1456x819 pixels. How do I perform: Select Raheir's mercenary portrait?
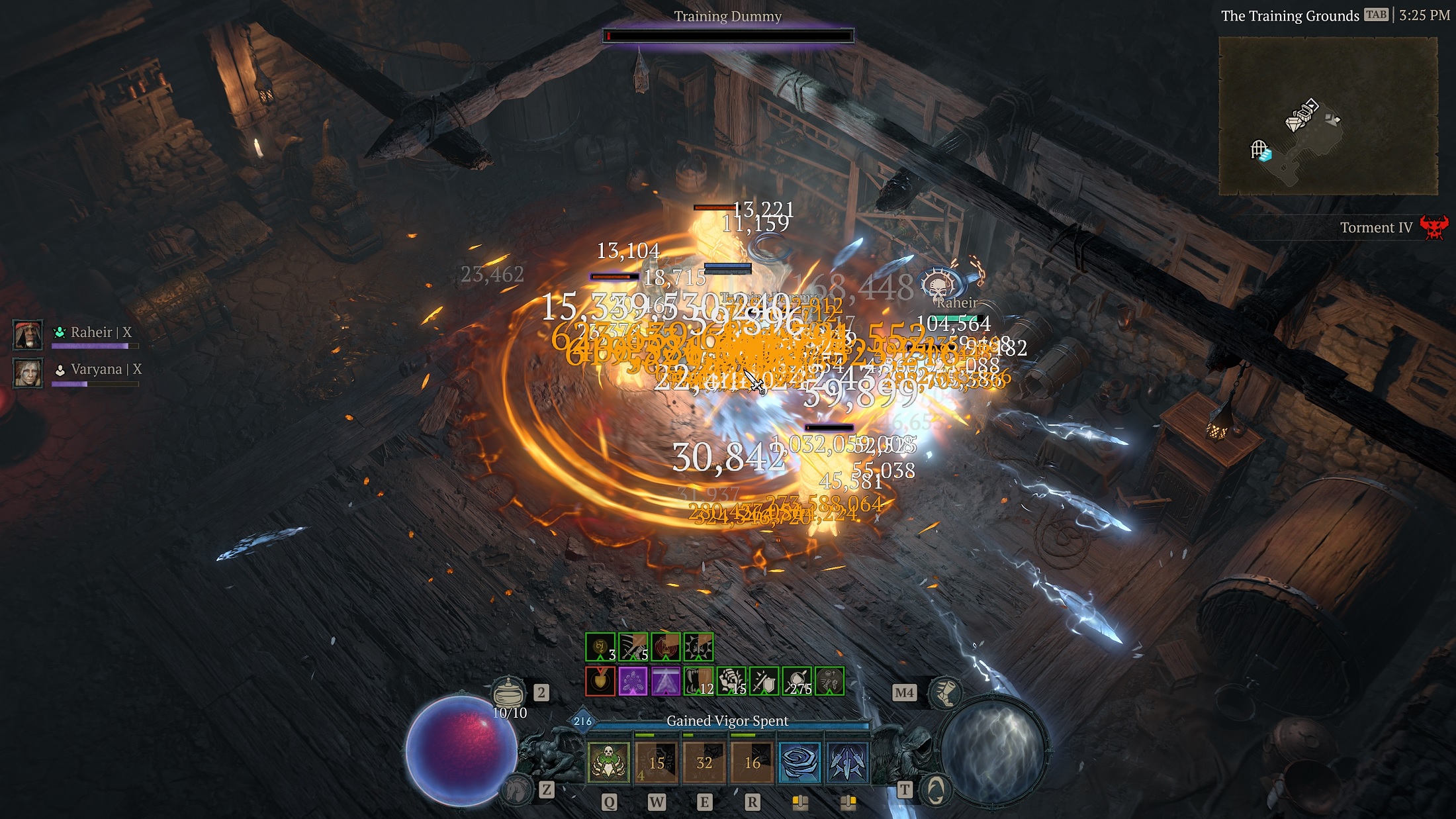(28, 334)
